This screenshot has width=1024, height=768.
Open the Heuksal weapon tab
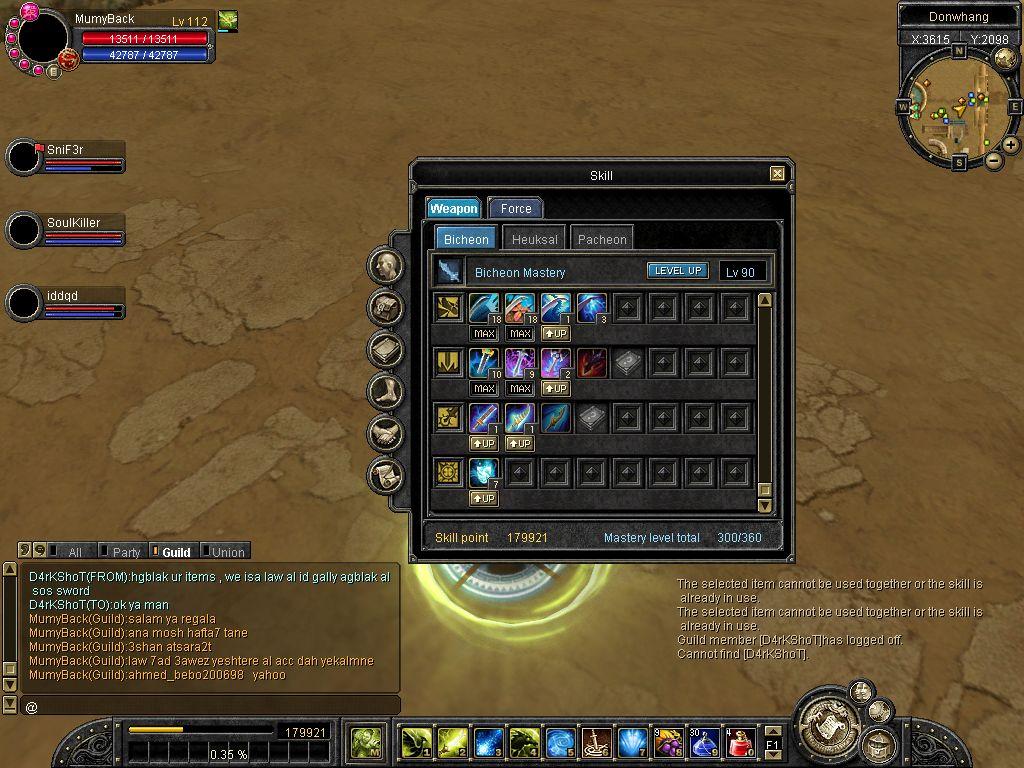535,239
